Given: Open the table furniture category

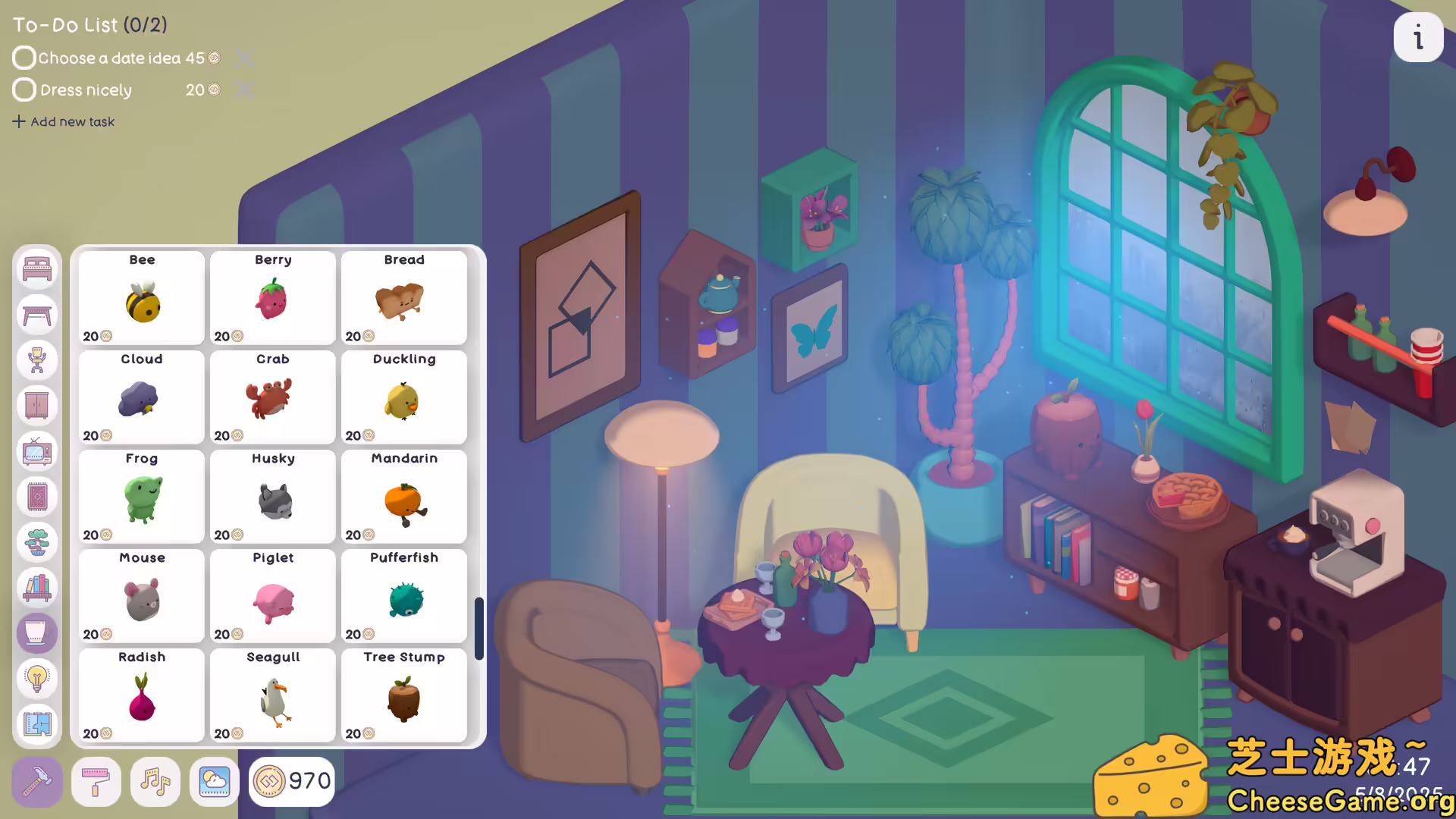Looking at the screenshot, I should tap(36, 314).
